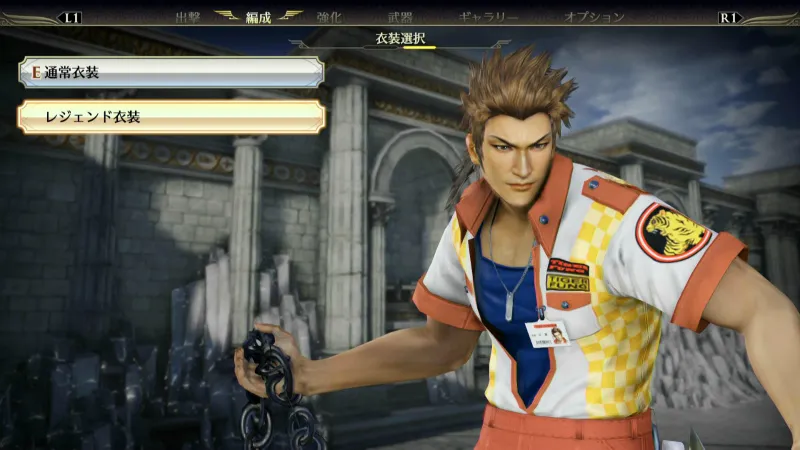Open the 編成 tab

[x=257, y=17]
